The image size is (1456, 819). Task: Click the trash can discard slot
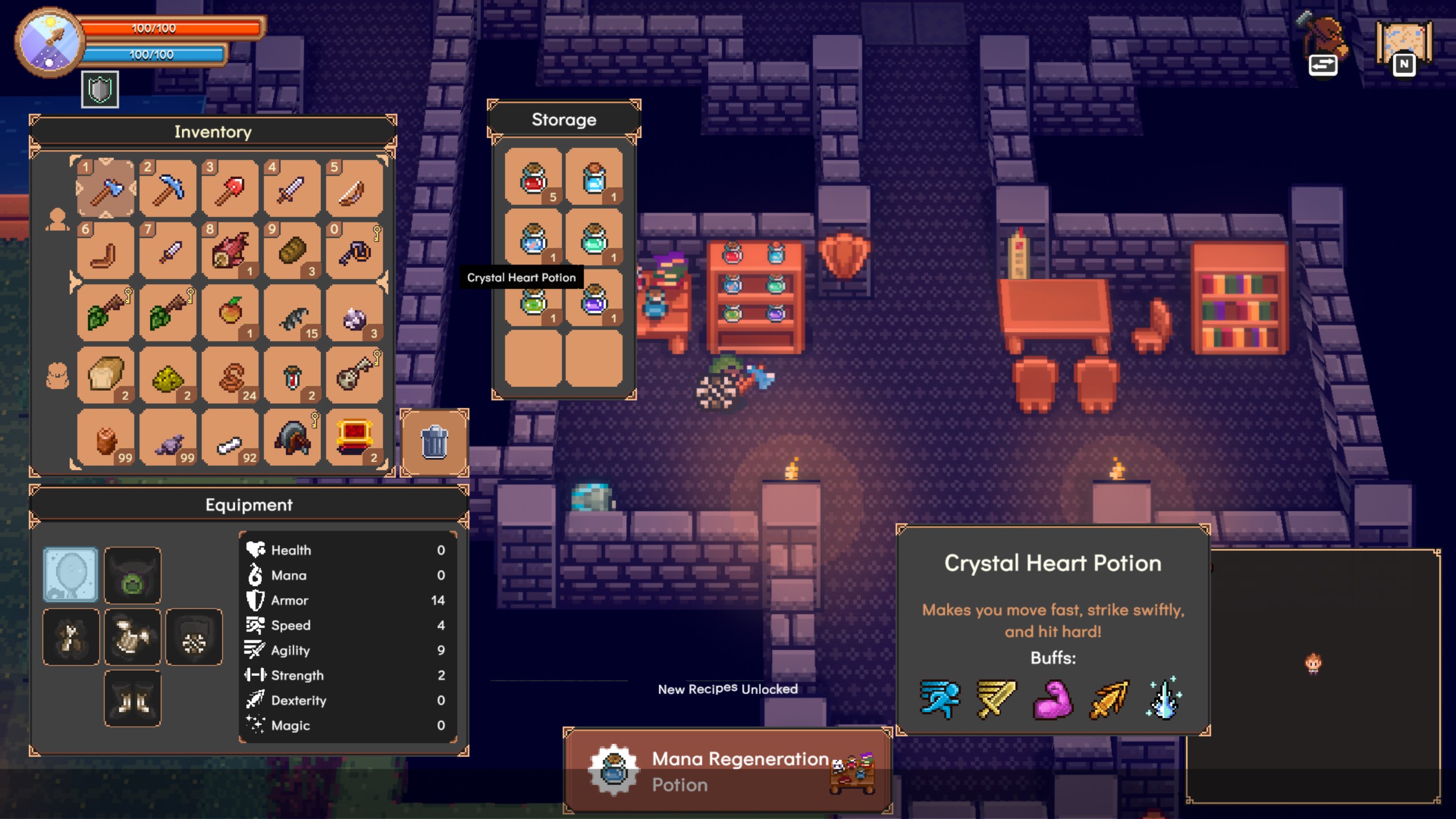point(435,442)
